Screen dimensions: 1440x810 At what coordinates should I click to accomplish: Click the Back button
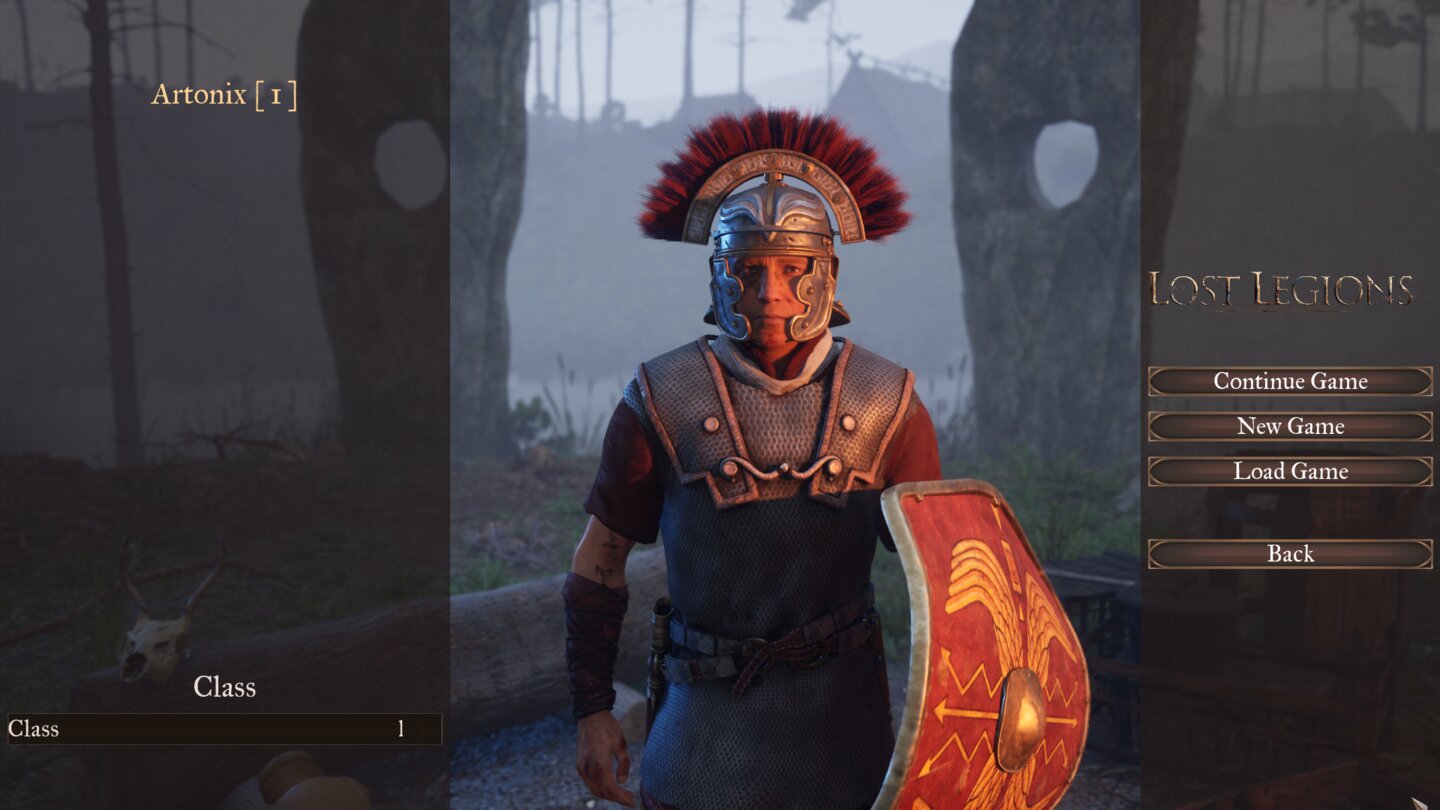tap(1290, 553)
